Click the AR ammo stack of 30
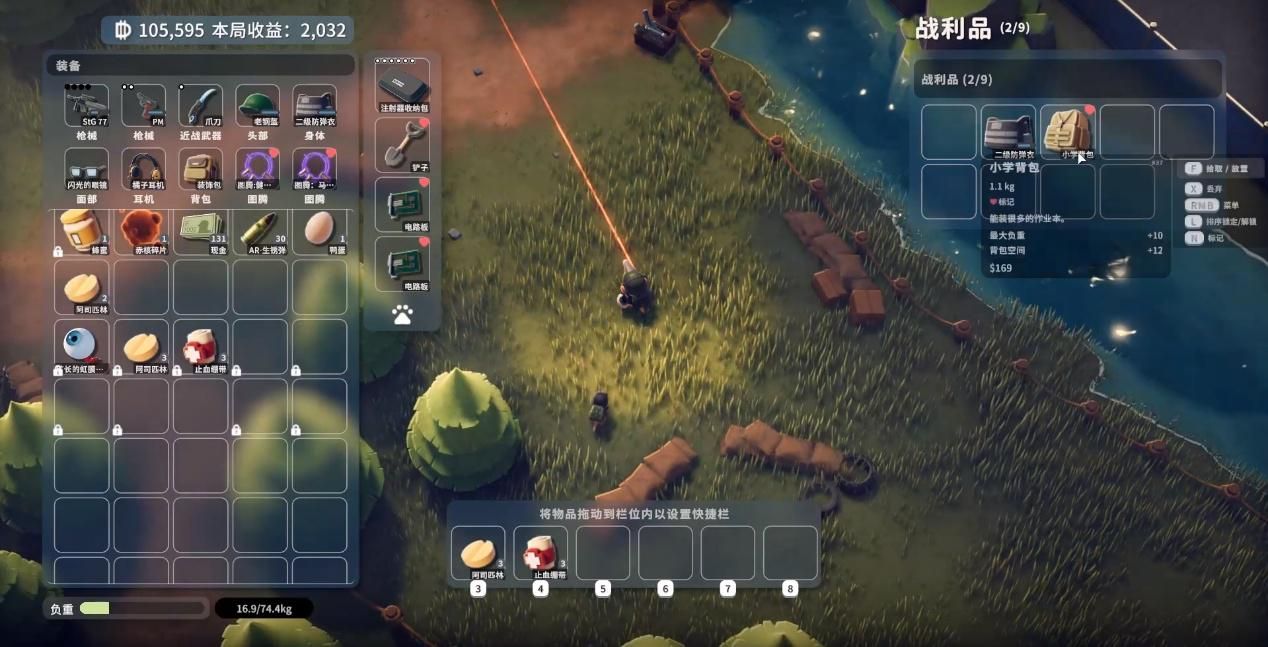The width and height of the screenshot is (1268, 647). click(x=260, y=230)
